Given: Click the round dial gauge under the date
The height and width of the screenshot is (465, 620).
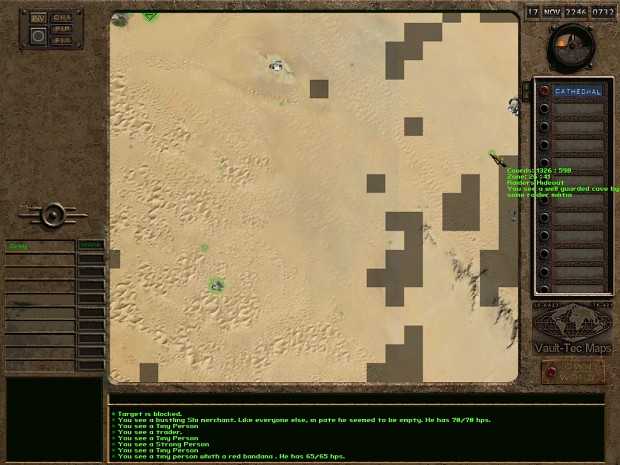Looking at the screenshot, I should coord(571,46).
